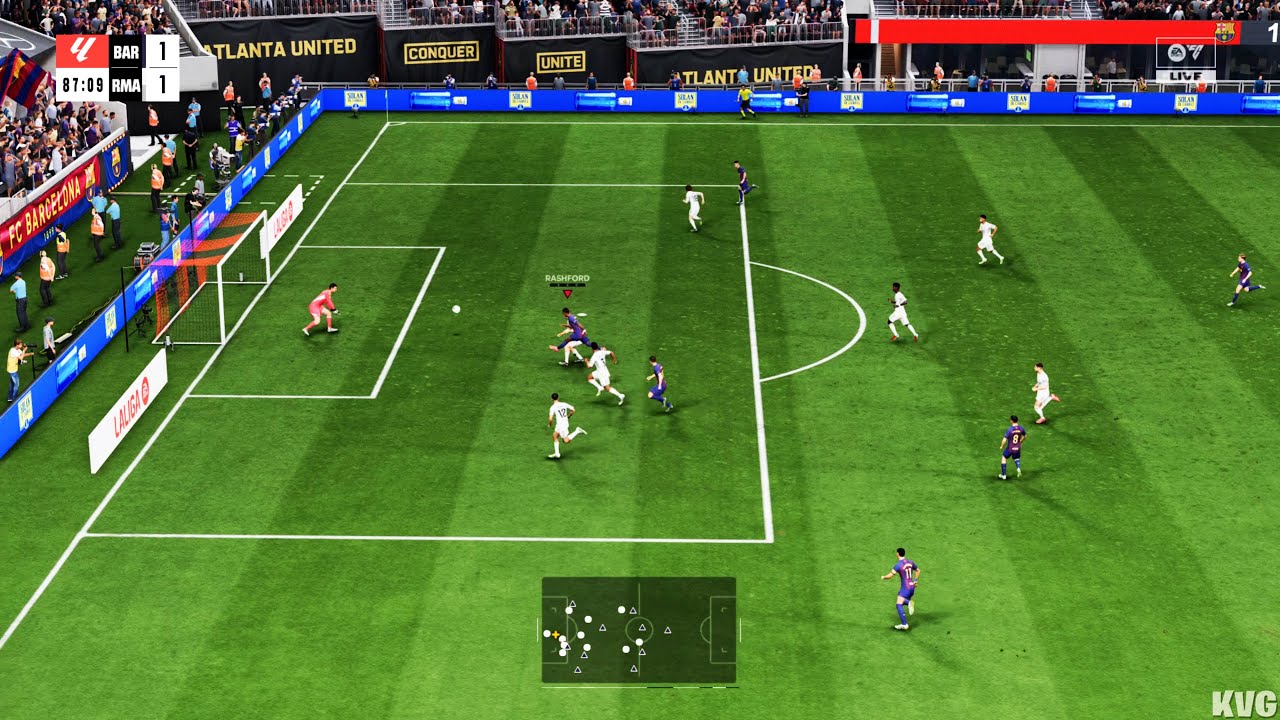Select the EA Sports FC logo overlay

point(1185,52)
